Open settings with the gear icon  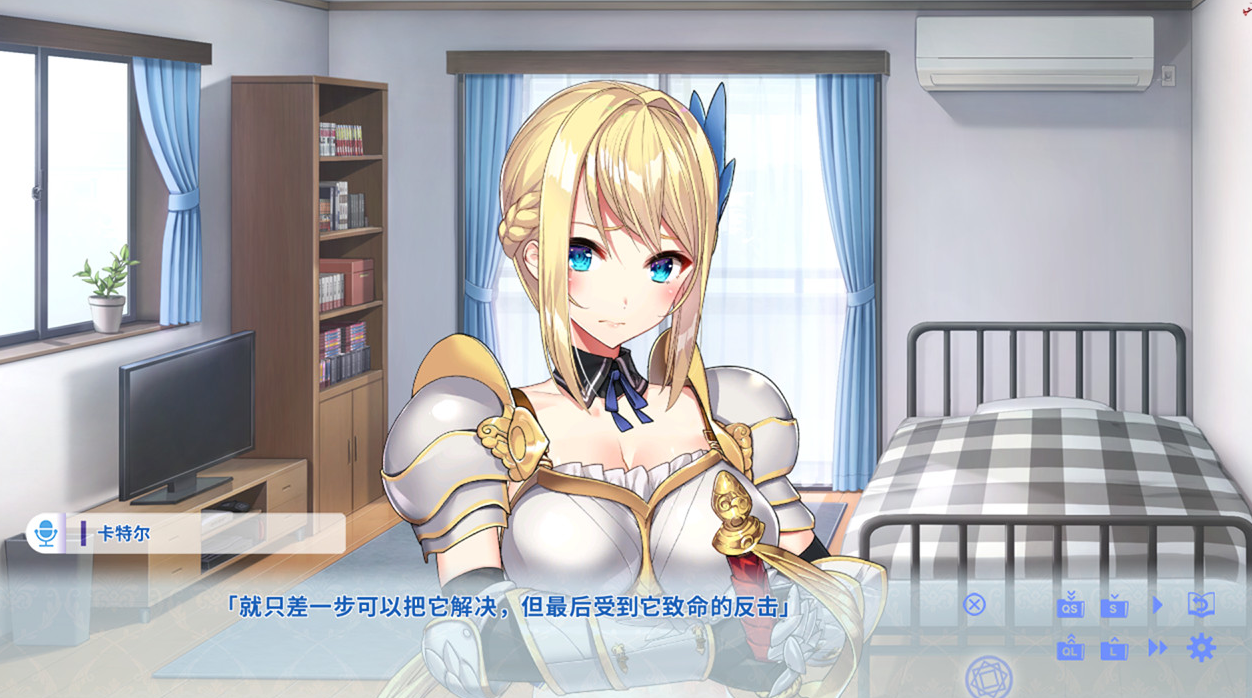pos(1201,648)
